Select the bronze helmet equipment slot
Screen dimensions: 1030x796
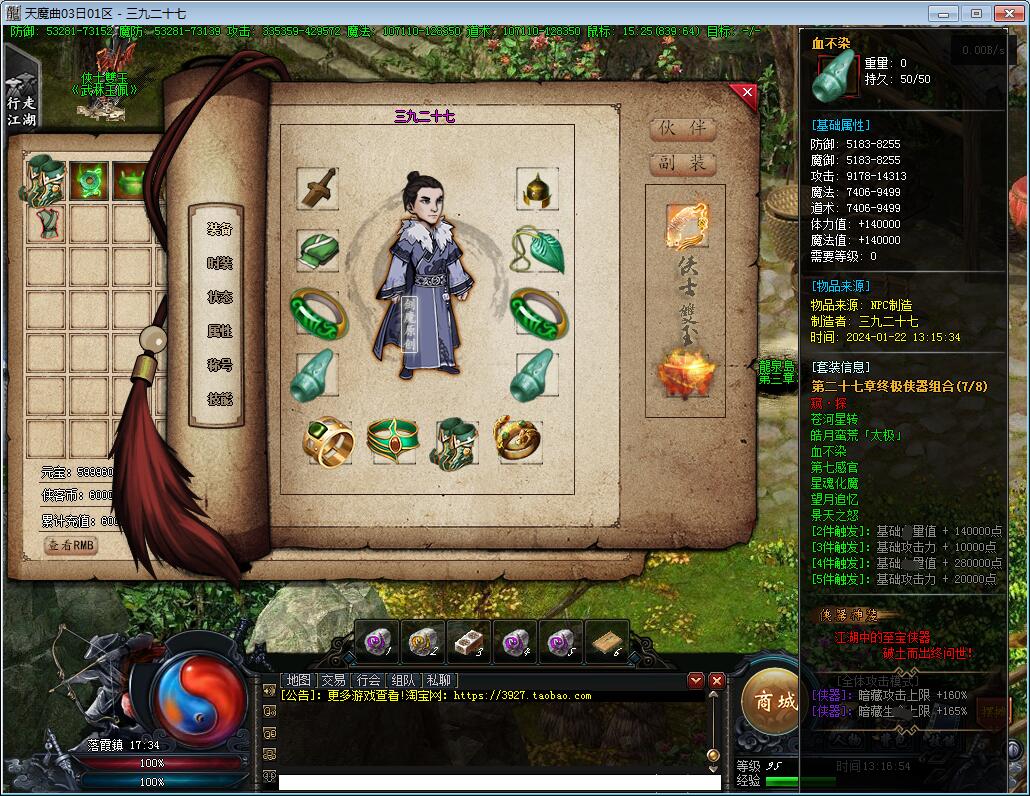tap(537, 188)
